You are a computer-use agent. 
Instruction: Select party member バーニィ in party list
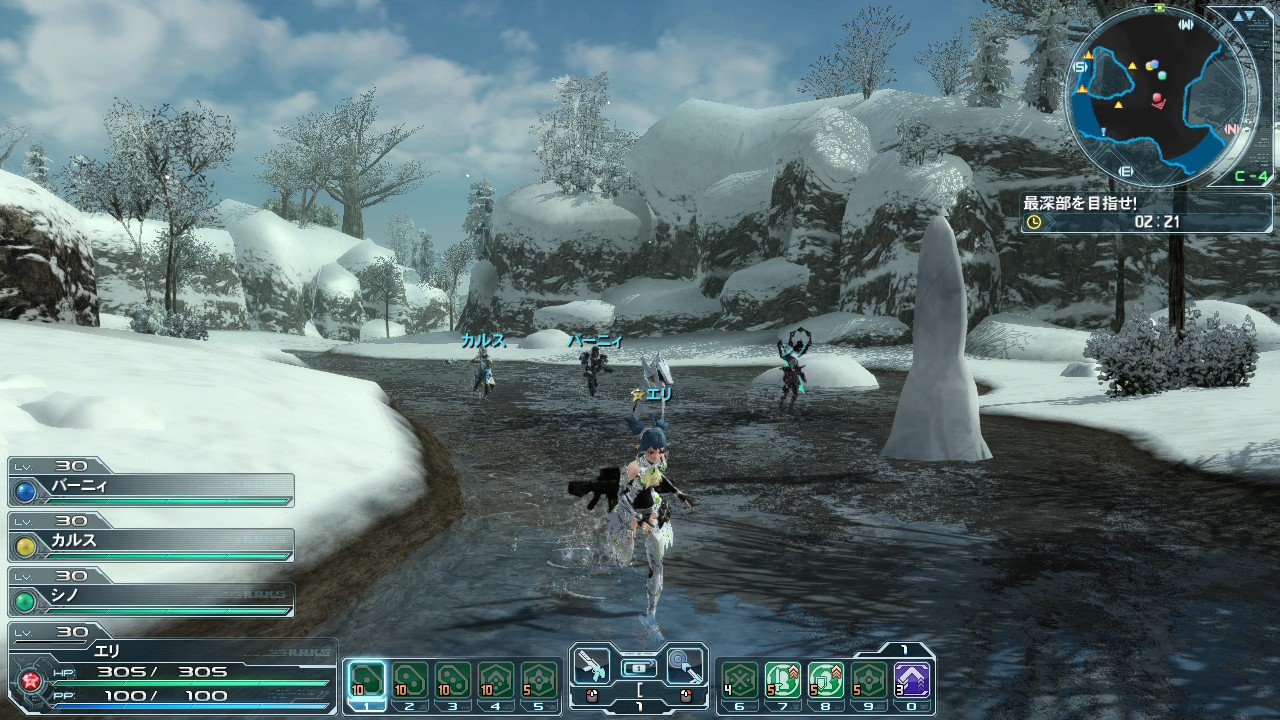pos(152,489)
